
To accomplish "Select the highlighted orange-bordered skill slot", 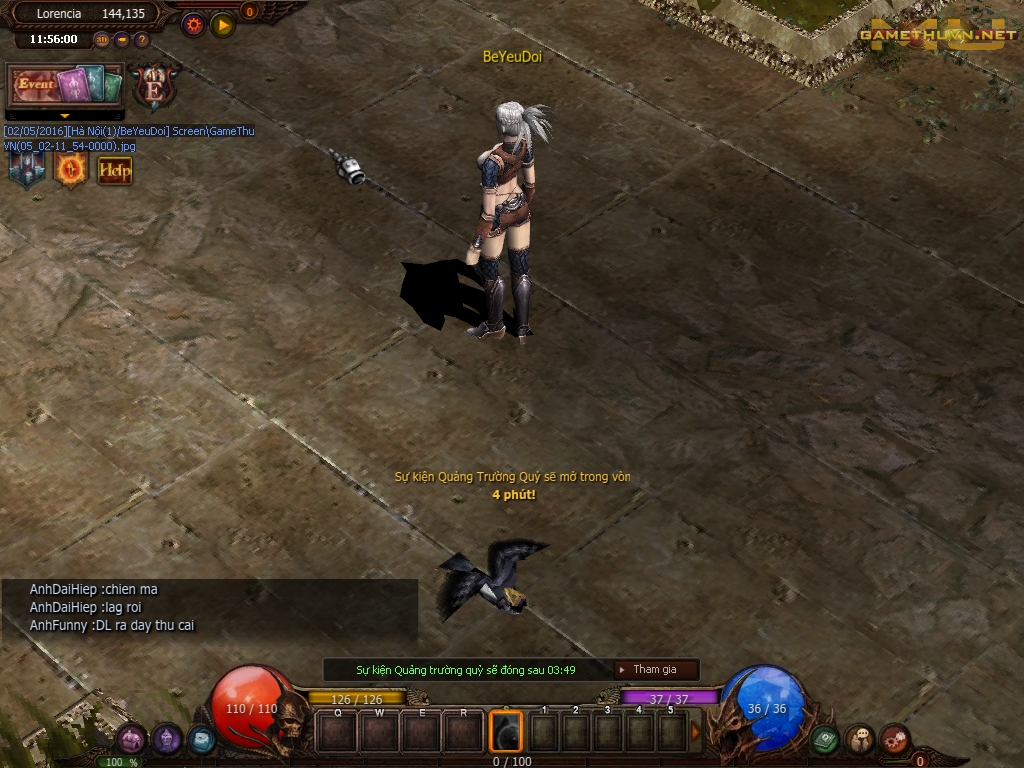I will pos(506,732).
